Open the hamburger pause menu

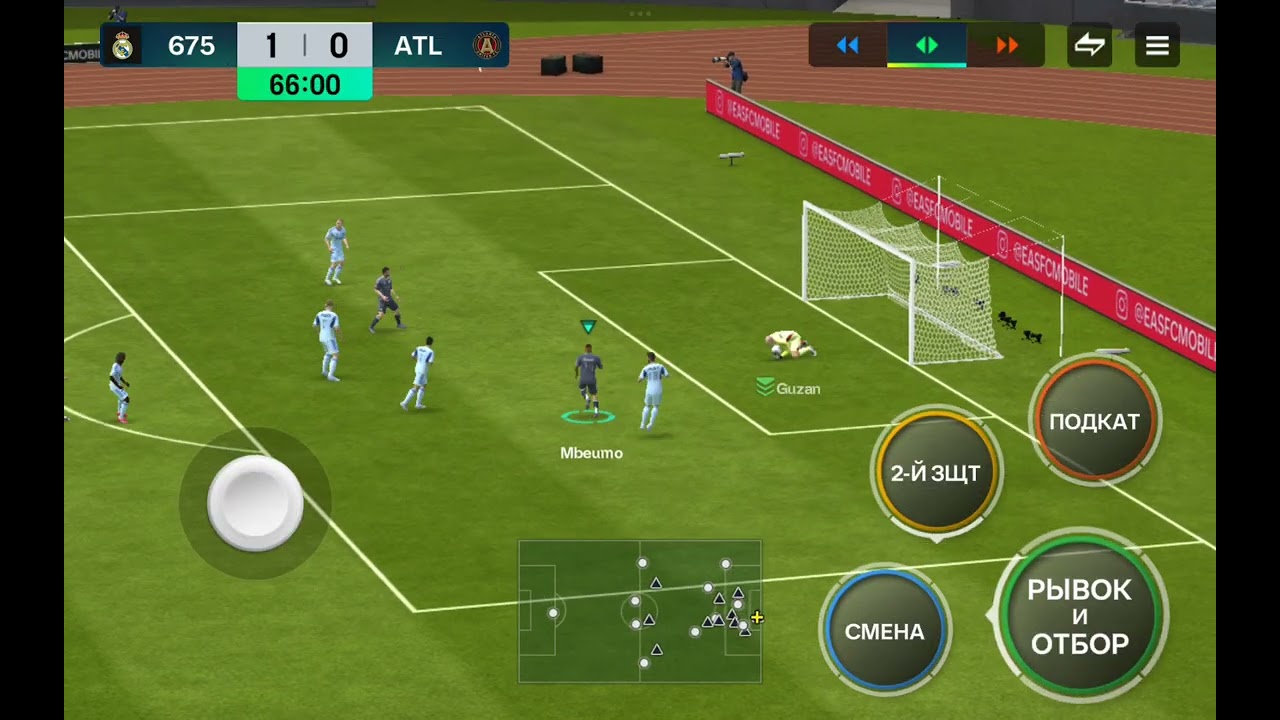[x=1157, y=46]
